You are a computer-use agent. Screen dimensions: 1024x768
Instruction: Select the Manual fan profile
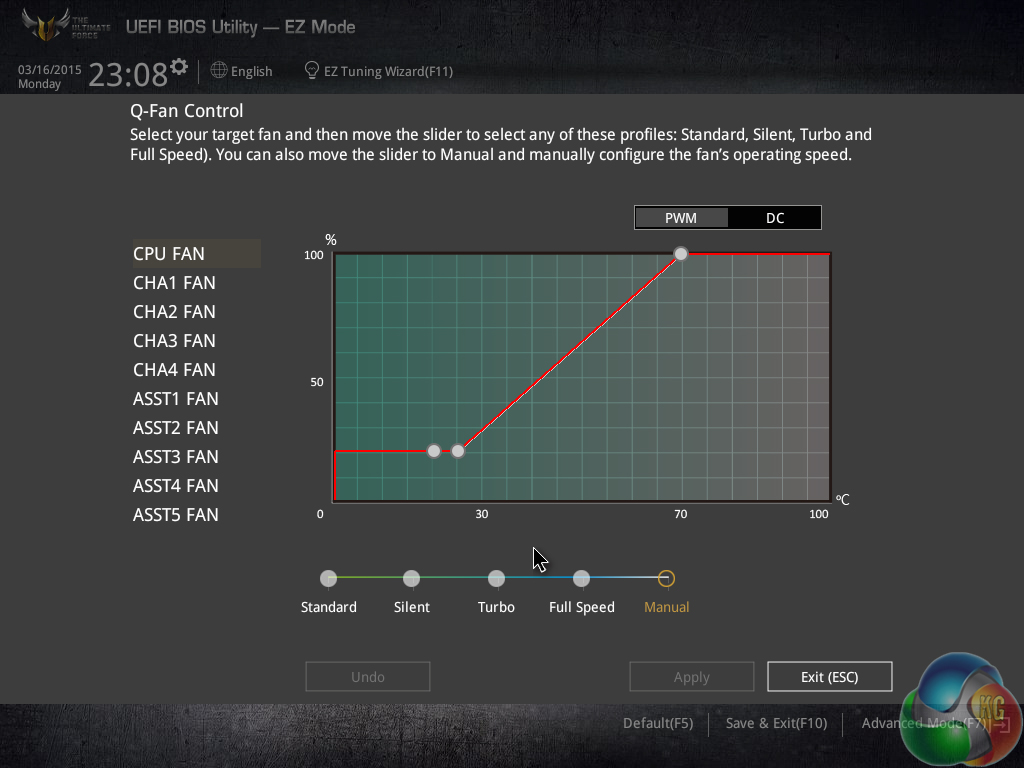point(667,578)
